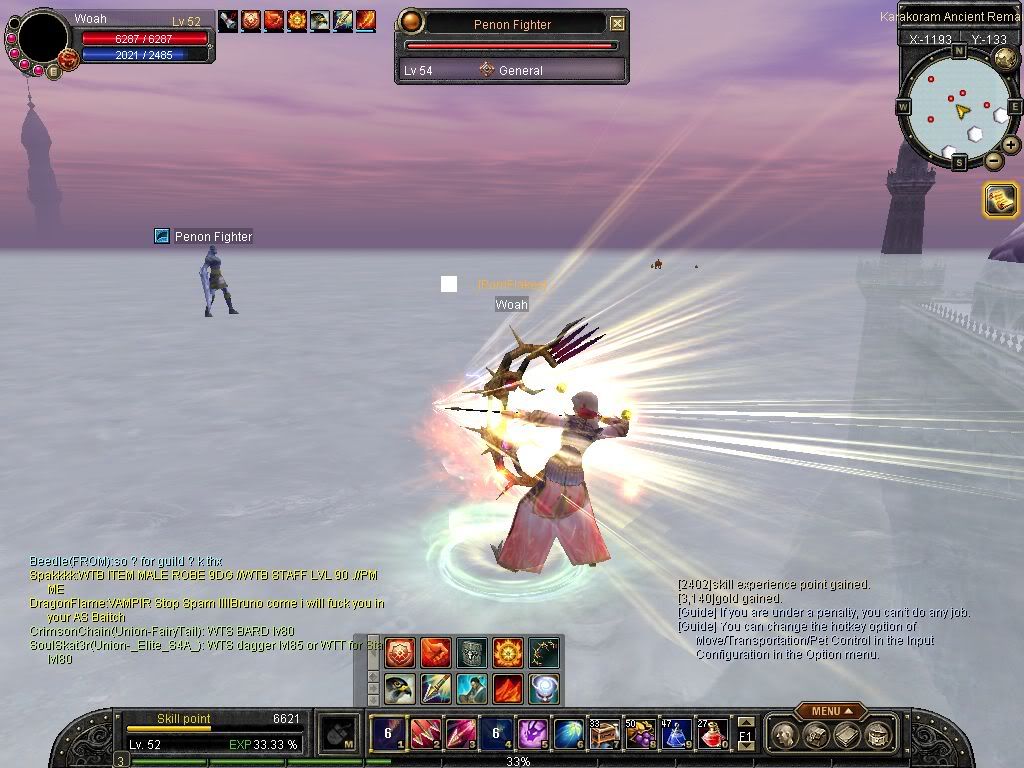Viewport: 1024px width, 768px height.
Task: Zoom out the minimap with minus button
Action: tap(993, 161)
